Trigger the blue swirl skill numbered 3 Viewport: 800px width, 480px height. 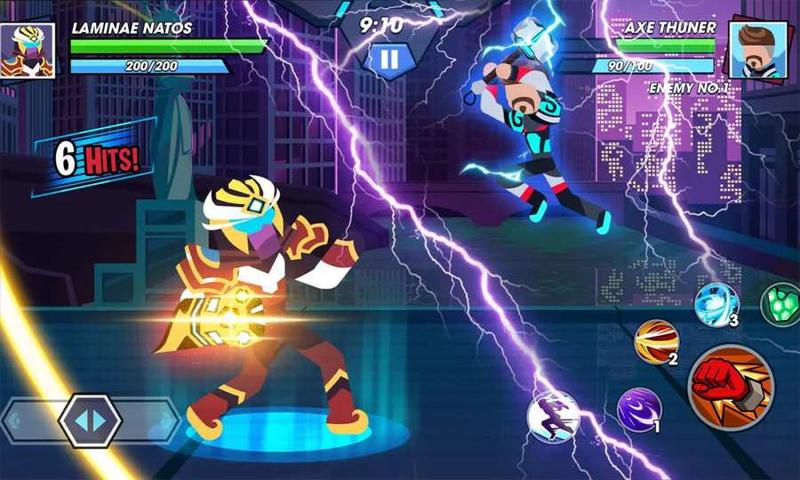coord(716,303)
